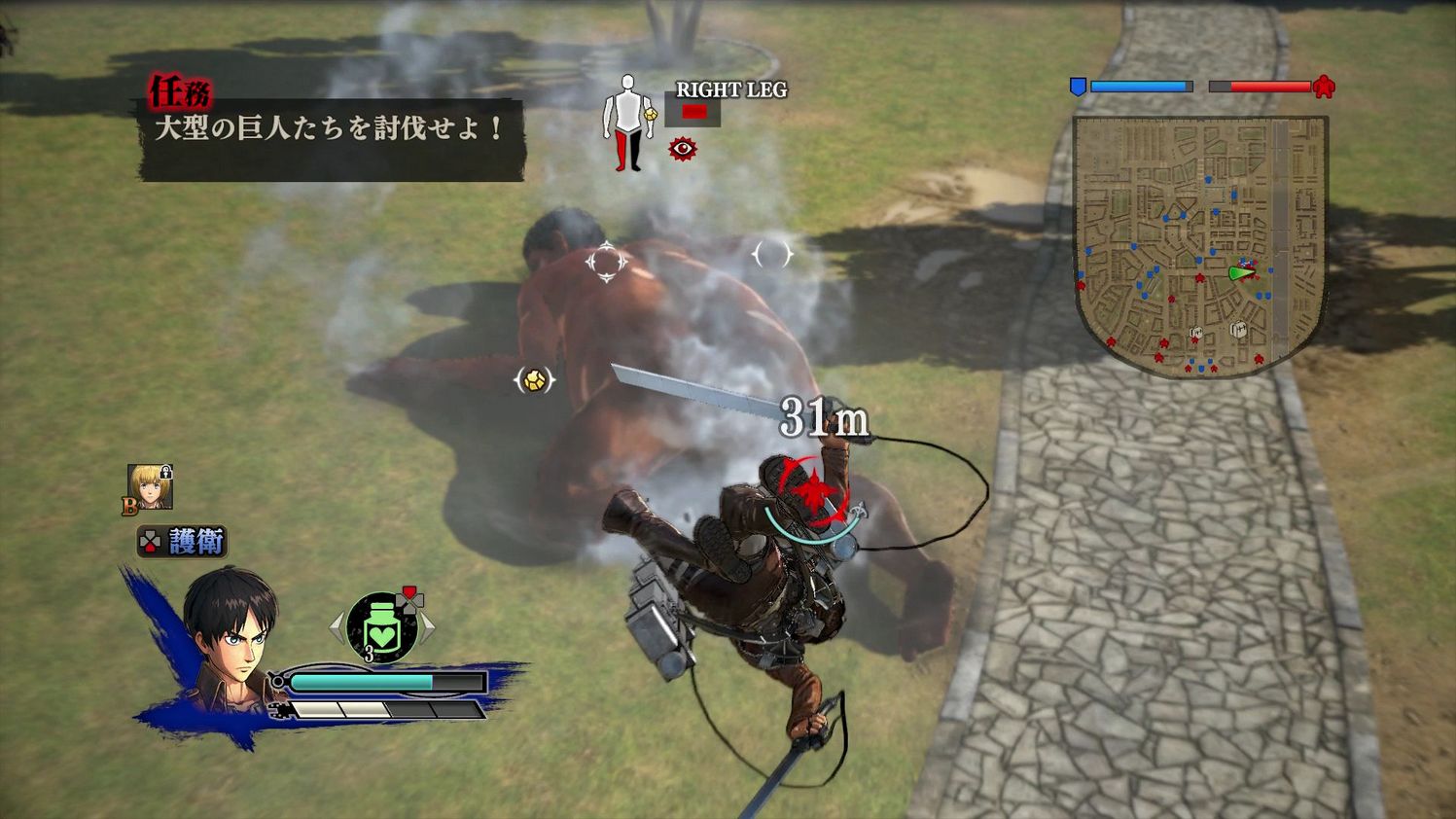Viewport: 1456px width, 819px height.
Task: Click the 31m distance marker
Action: coord(825,416)
